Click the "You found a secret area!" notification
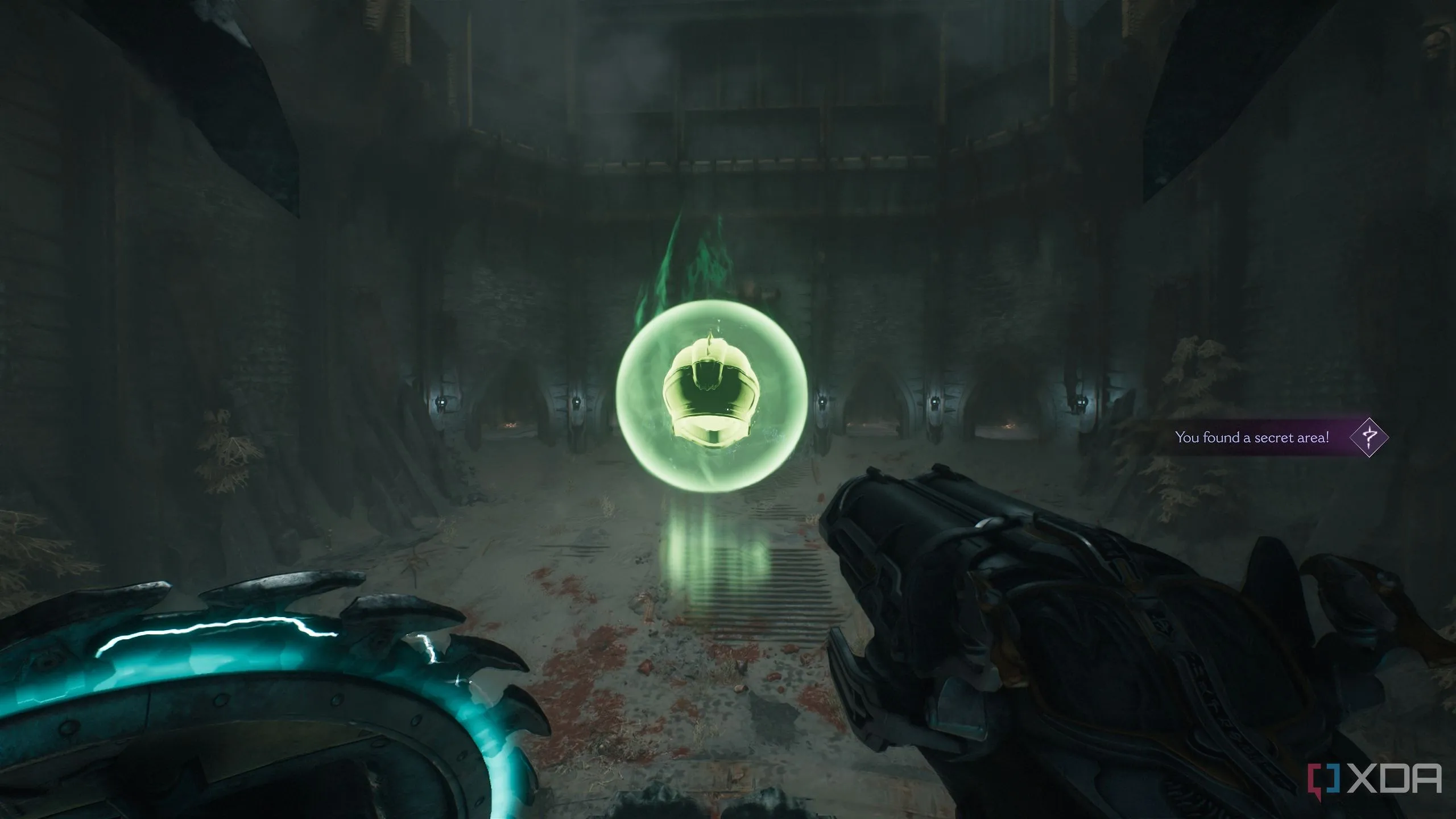Screen dimensions: 1456x819 [x=1252, y=437]
